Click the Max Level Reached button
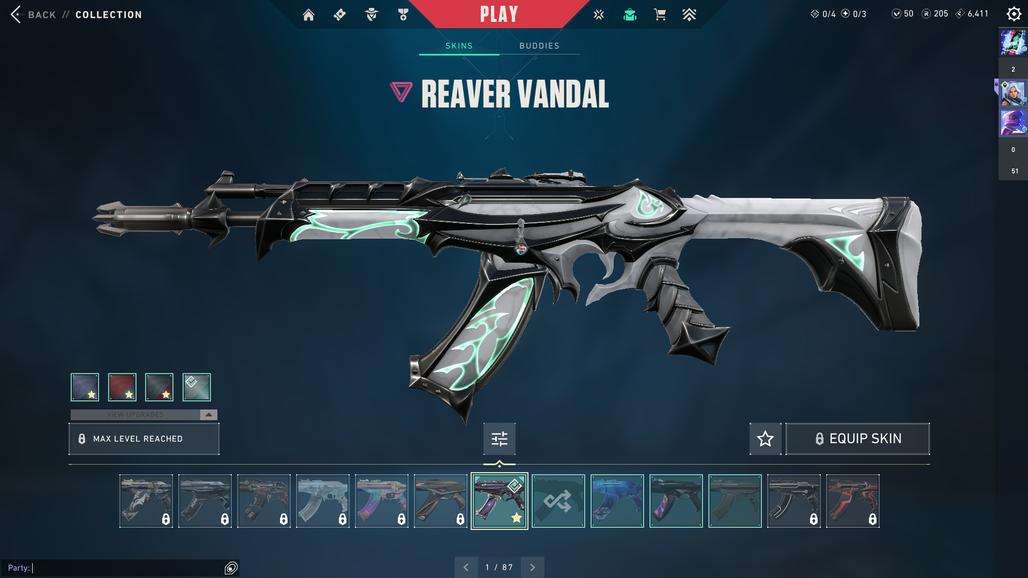The width and height of the screenshot is (1028, 578). click(144, 439)
